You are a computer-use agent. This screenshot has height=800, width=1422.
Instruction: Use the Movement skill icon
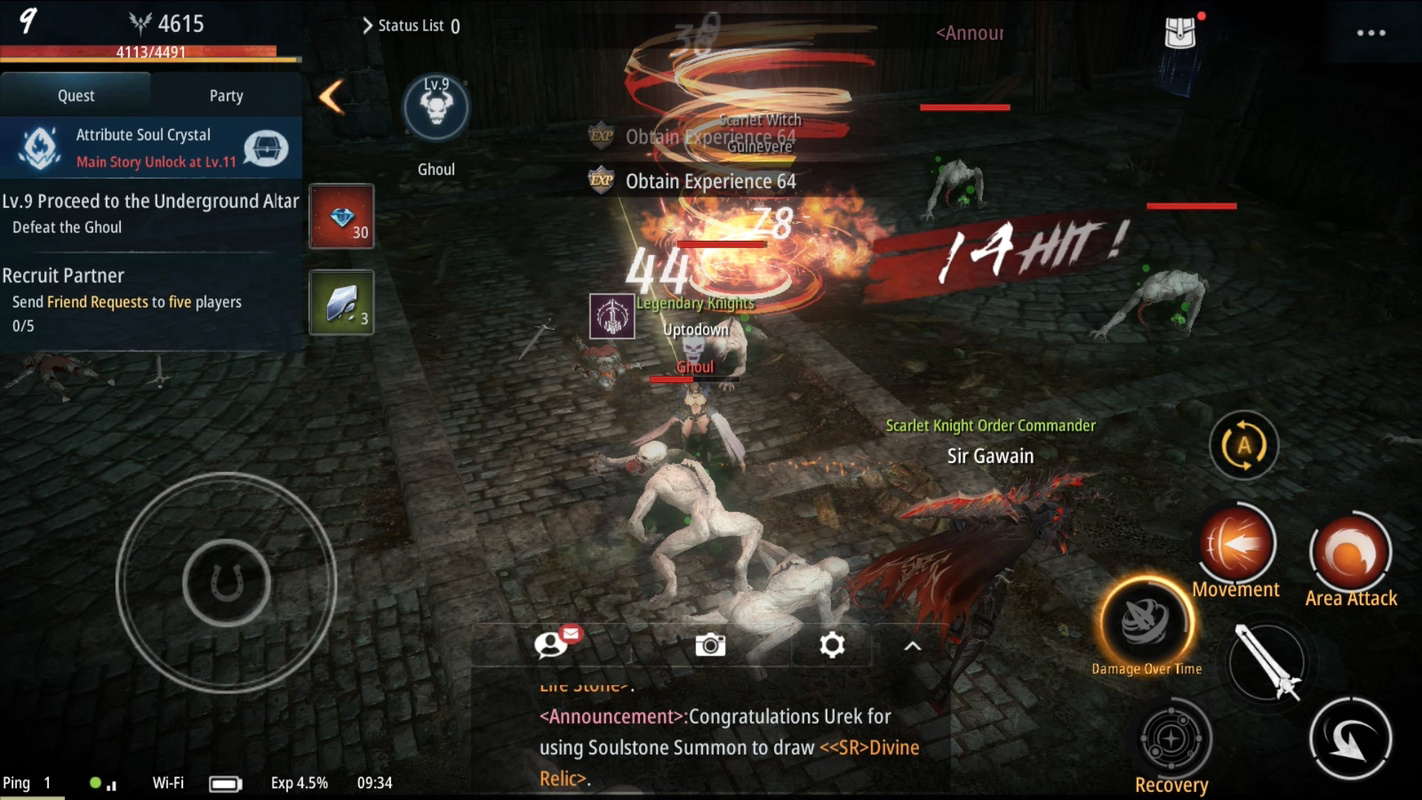(x=1236, y=542)
